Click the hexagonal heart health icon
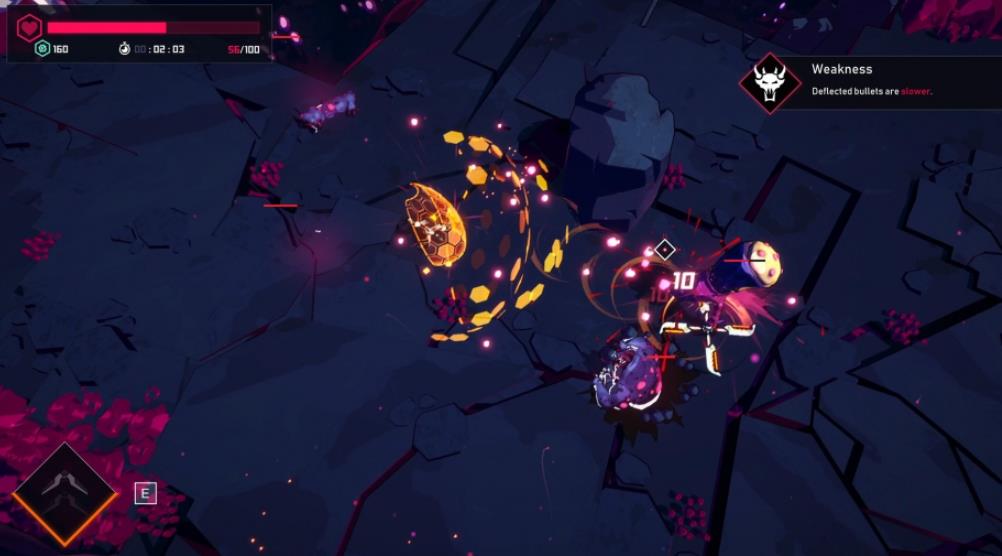1002x556 pixels. [29, 27]
